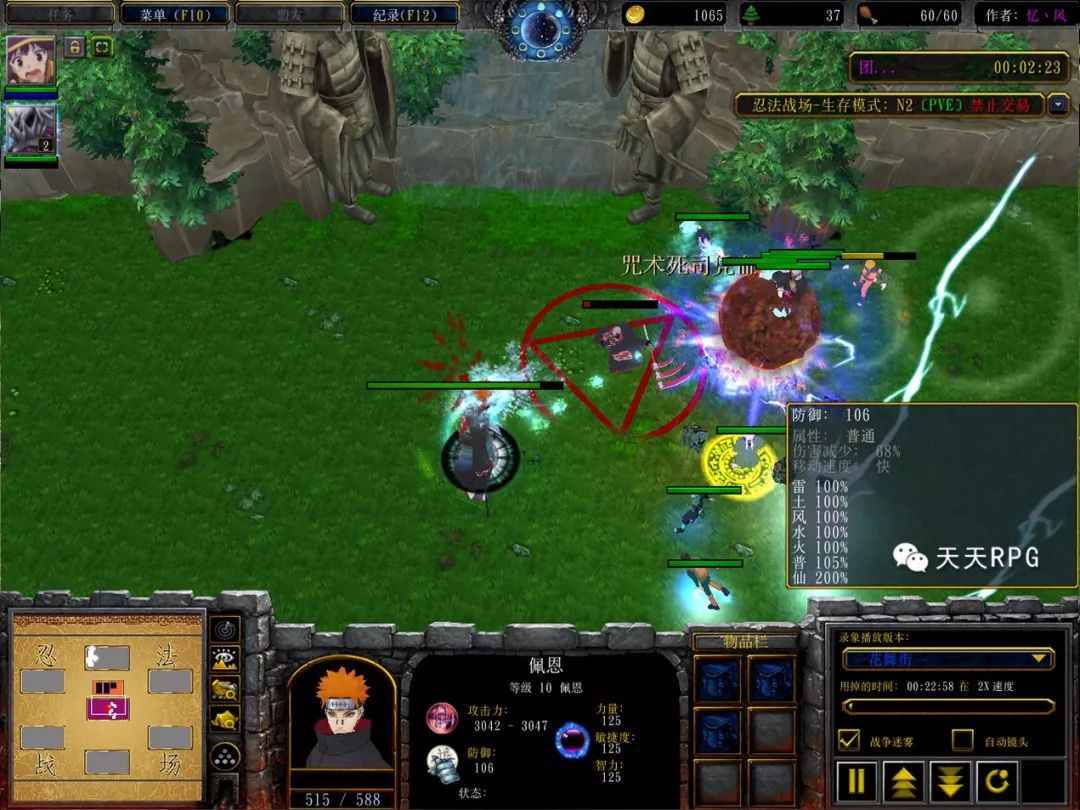Screen dimensions: 1080x810
Task: Open the 花舞街 replay perspective dropdown
Action: pyautogui.click(x=947, y=659)
